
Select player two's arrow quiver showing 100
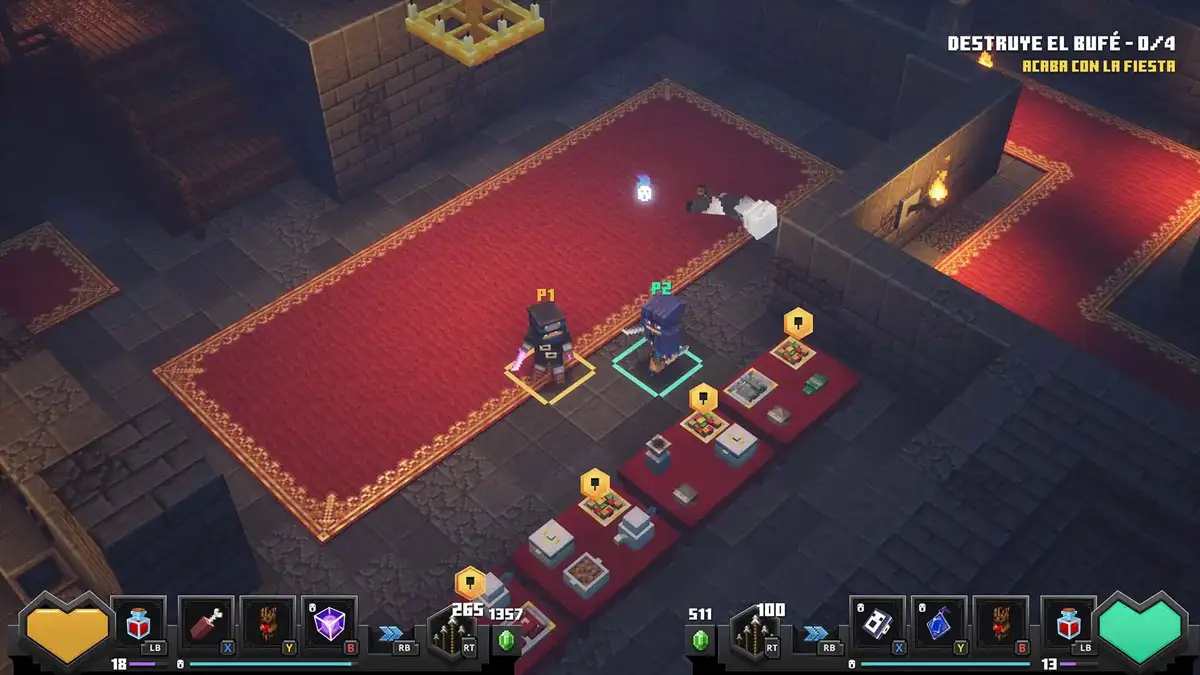pos(757,632)
